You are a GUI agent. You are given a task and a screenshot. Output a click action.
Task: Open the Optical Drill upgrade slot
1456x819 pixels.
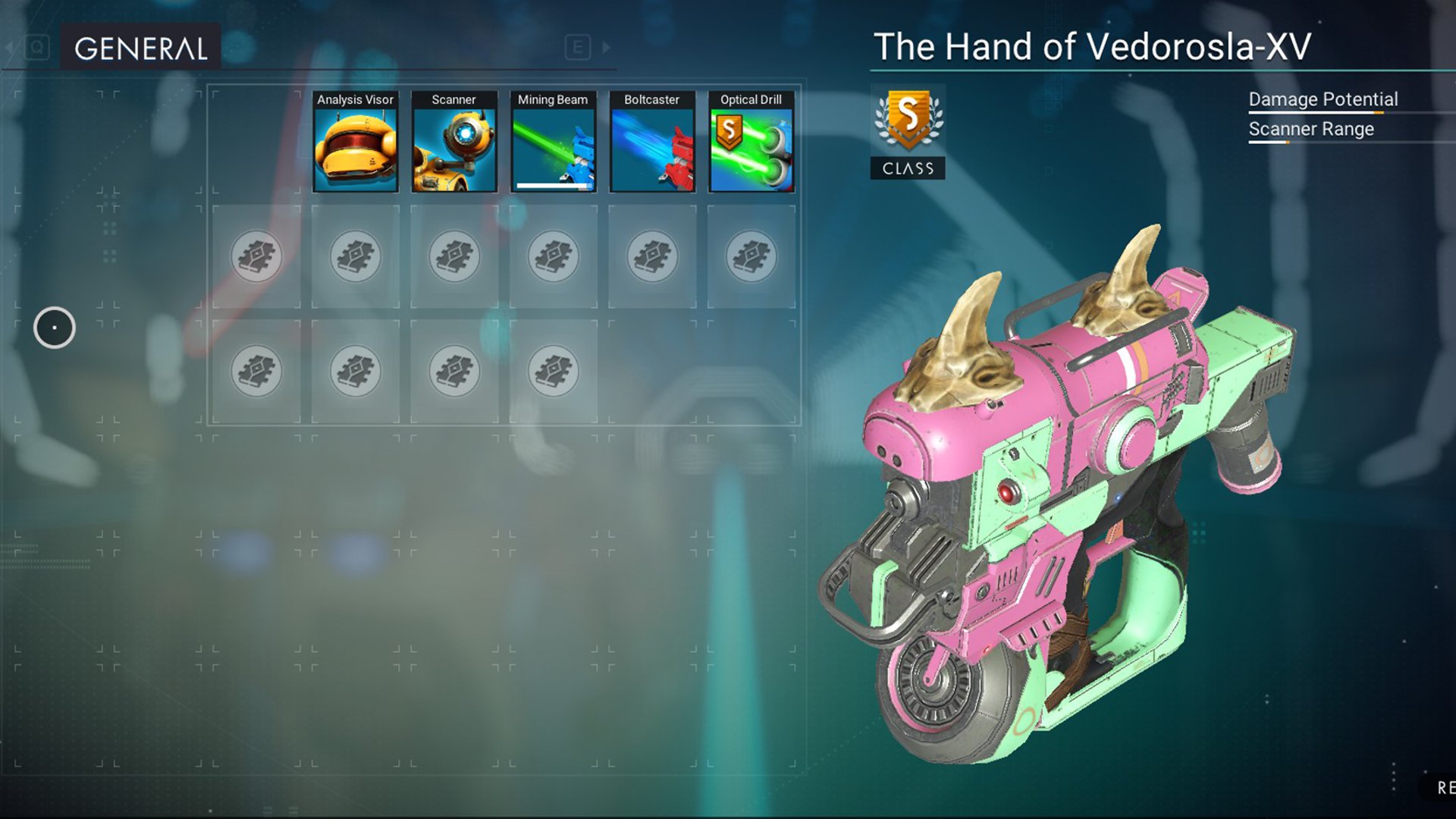[751, 143]
